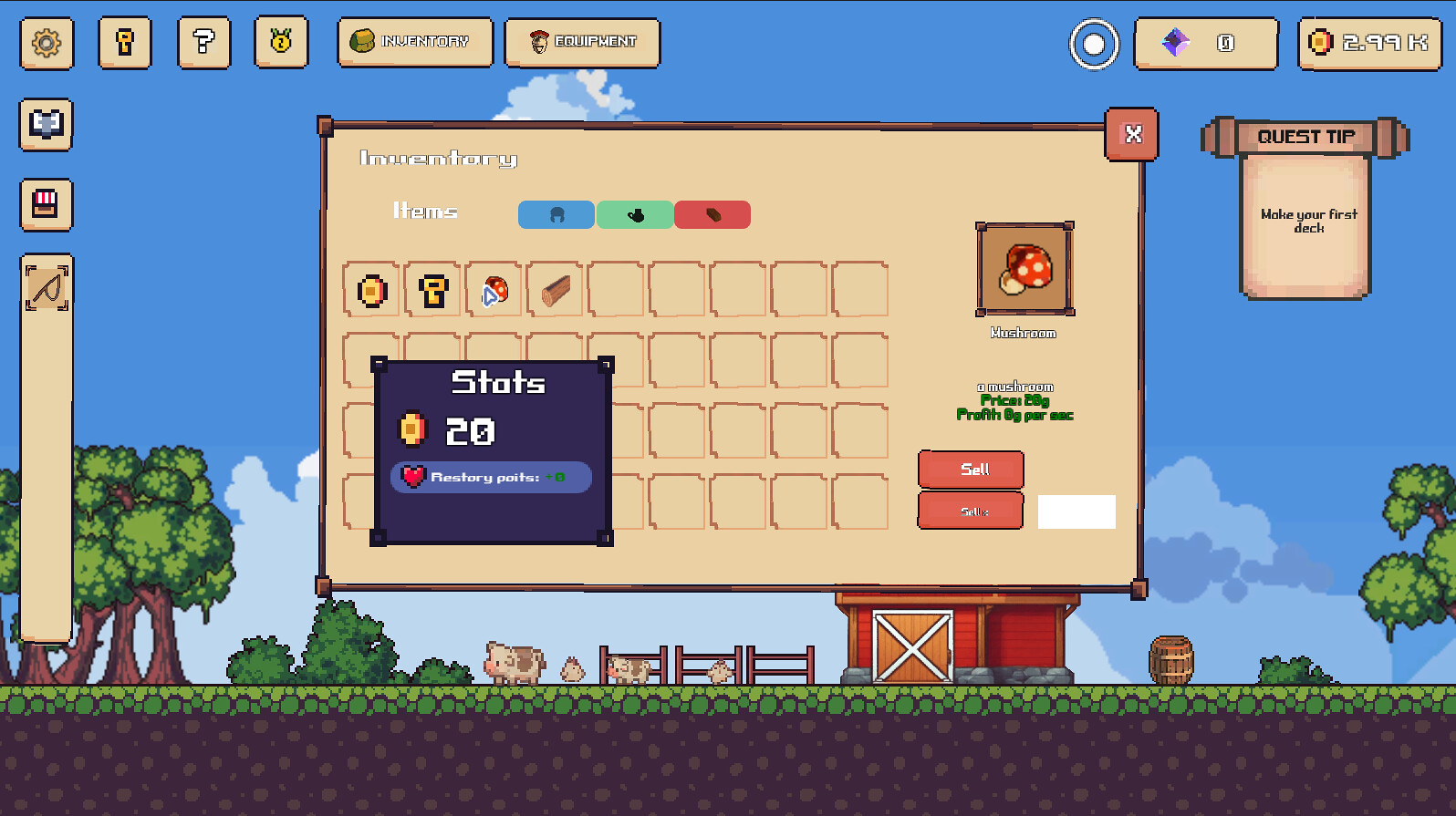Open the question mark help icon

tap(203, 43)
